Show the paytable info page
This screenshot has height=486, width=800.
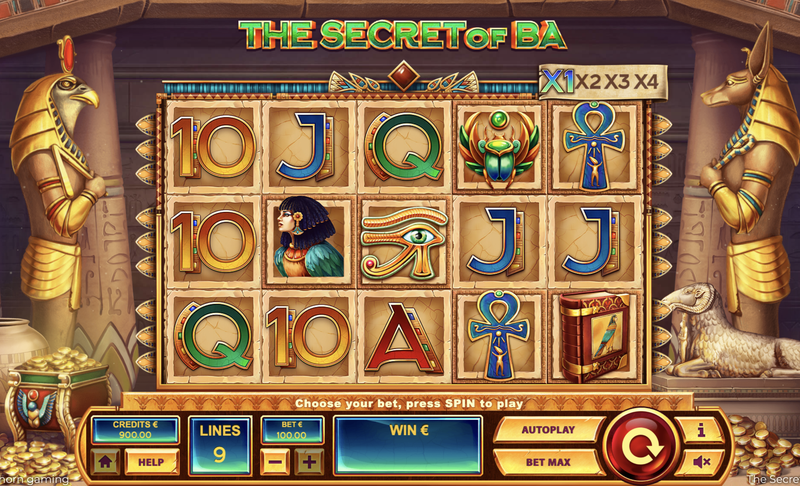699,430
